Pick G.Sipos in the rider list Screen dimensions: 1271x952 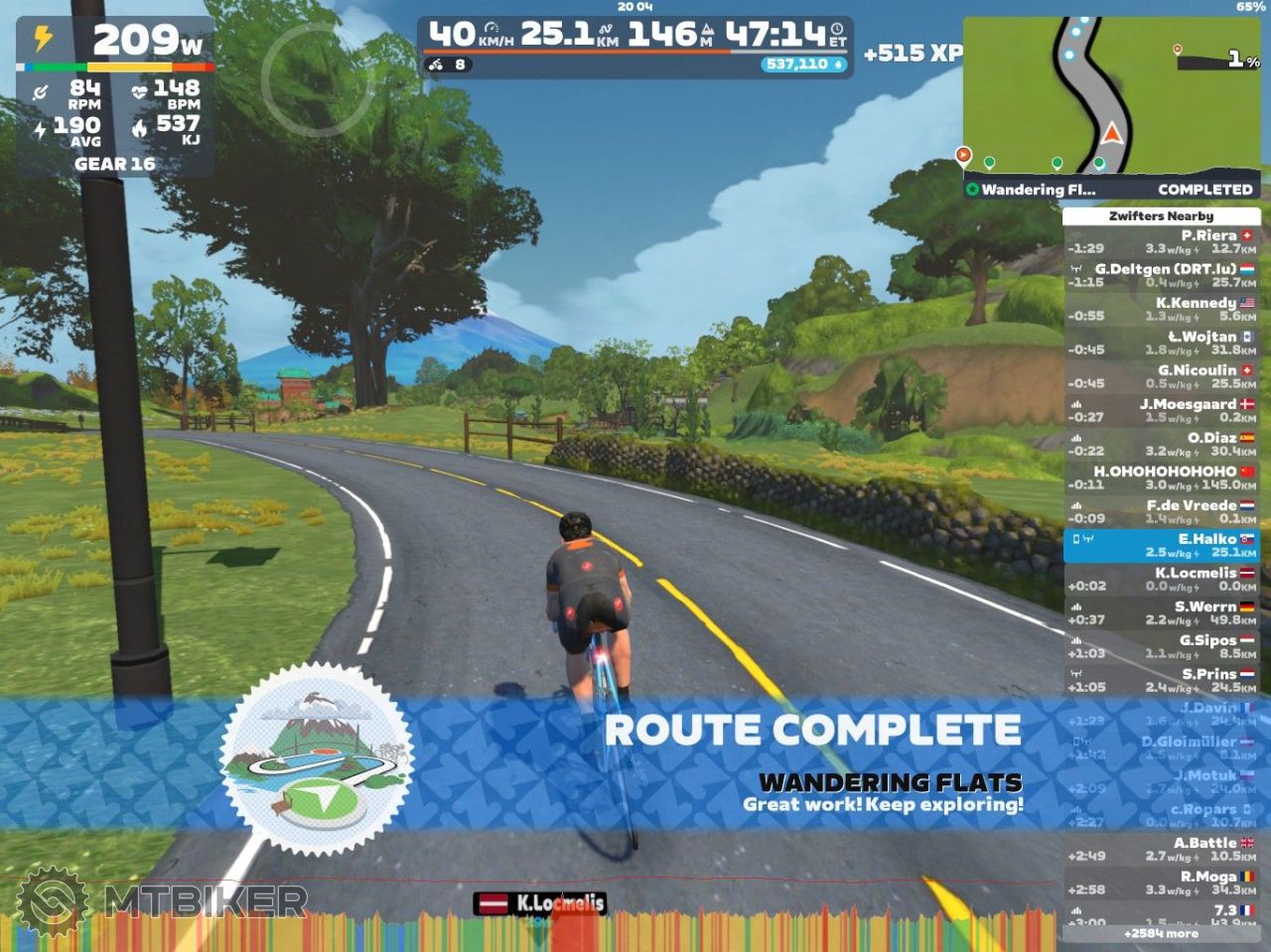[1161, 647]
